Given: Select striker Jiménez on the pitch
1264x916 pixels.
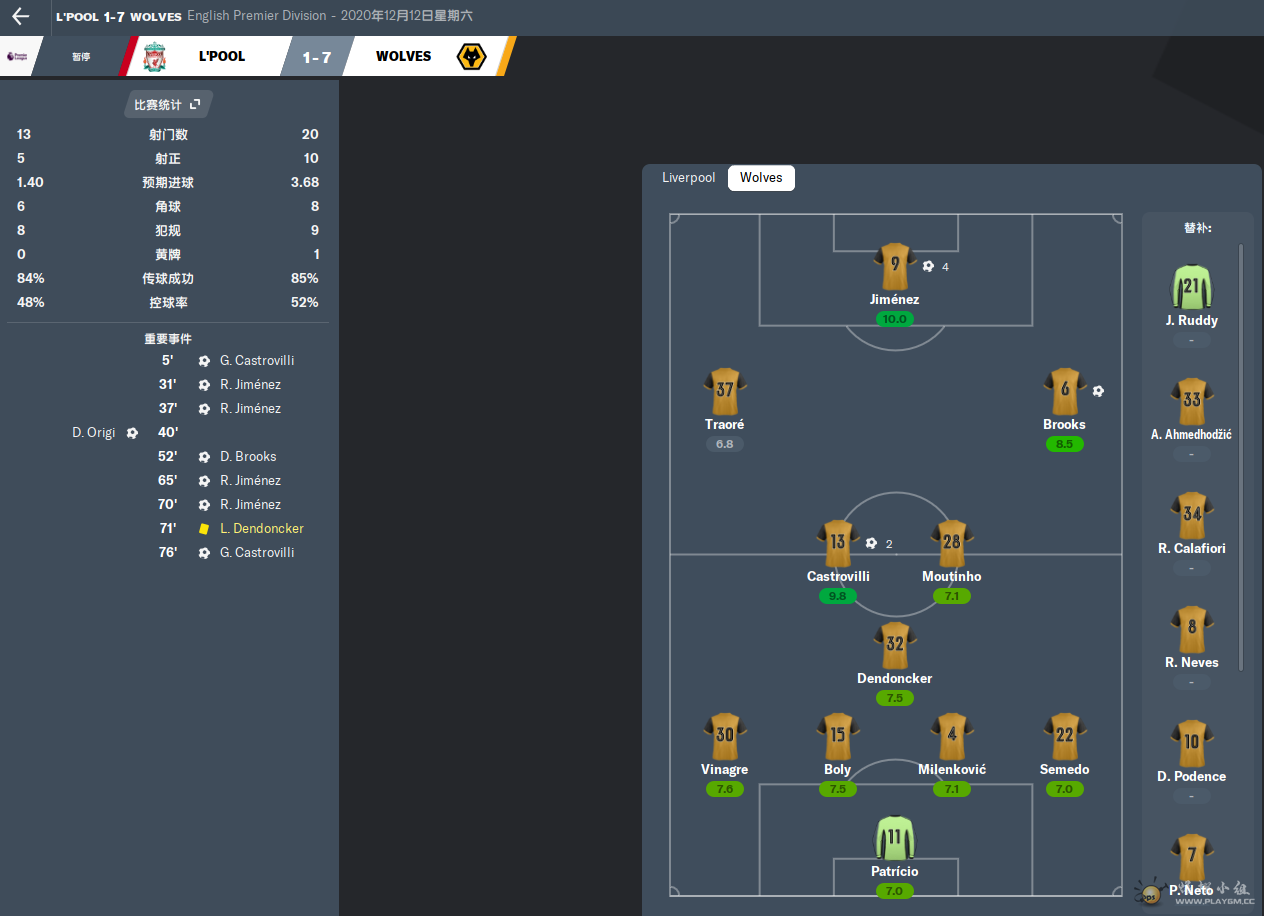Looking at the screenshot, I should click(894, 268).
